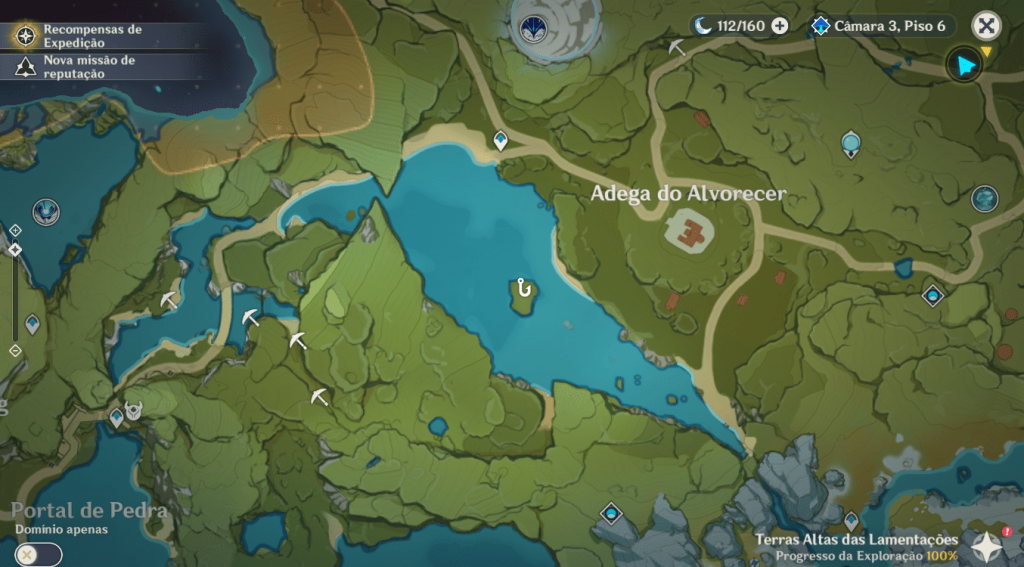
Task: Select the horned boss marker near Portal de Pedra
Action: tap(133, 410)
